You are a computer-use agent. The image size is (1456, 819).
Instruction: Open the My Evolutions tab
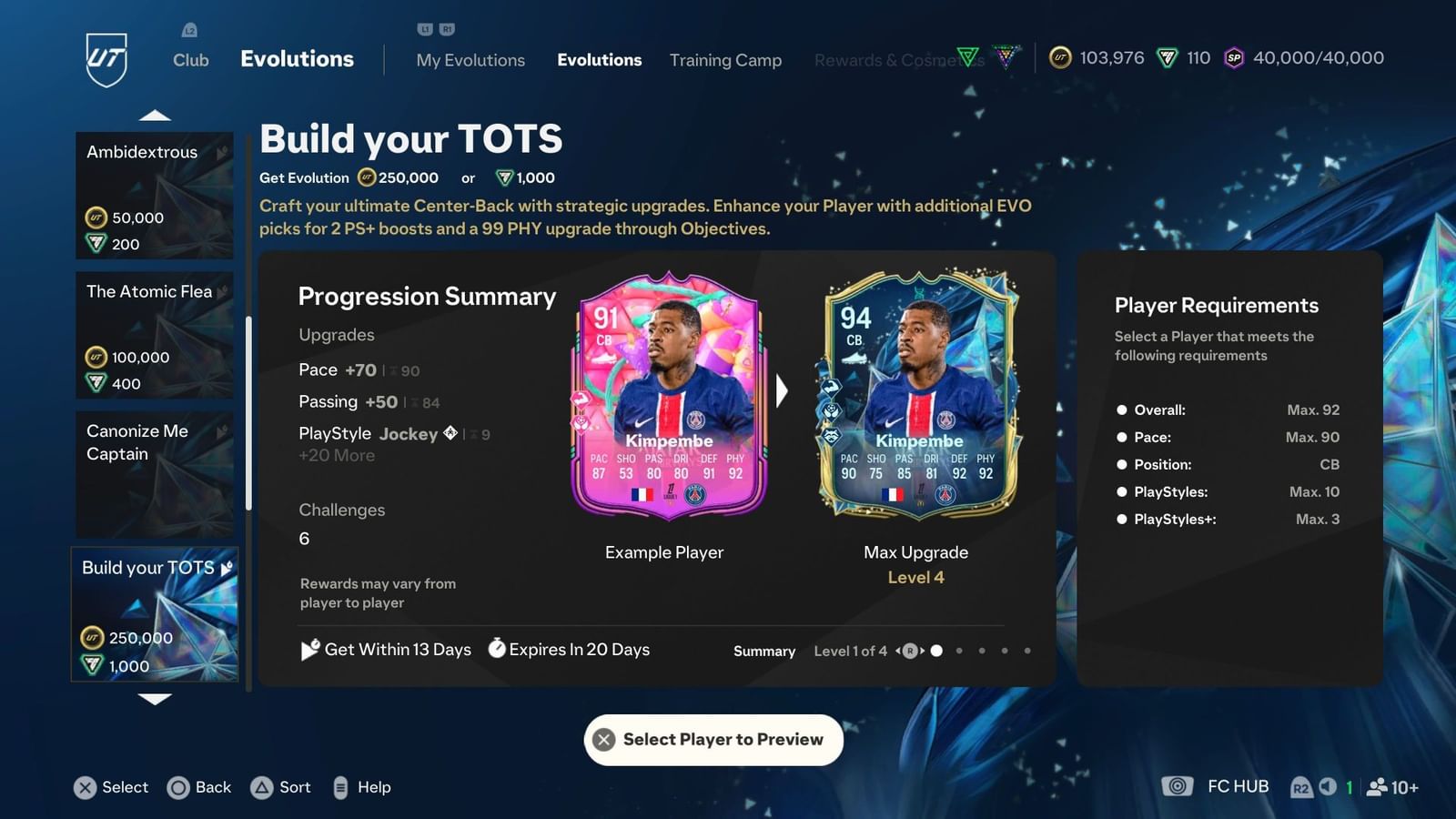click(x=470, y=59)
